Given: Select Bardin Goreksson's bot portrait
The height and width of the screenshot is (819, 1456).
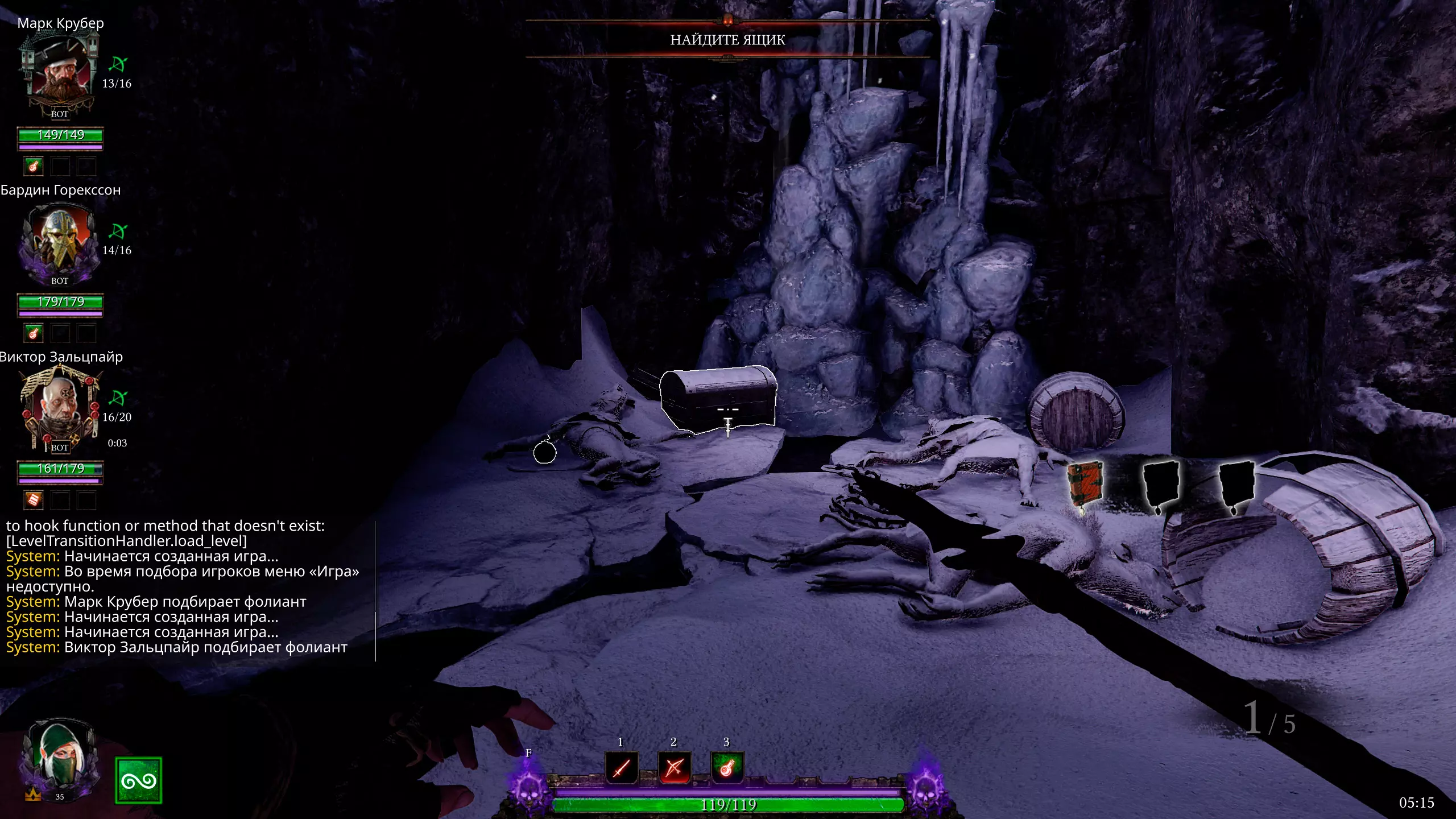Looking at the screenshot, I should 60,242.
